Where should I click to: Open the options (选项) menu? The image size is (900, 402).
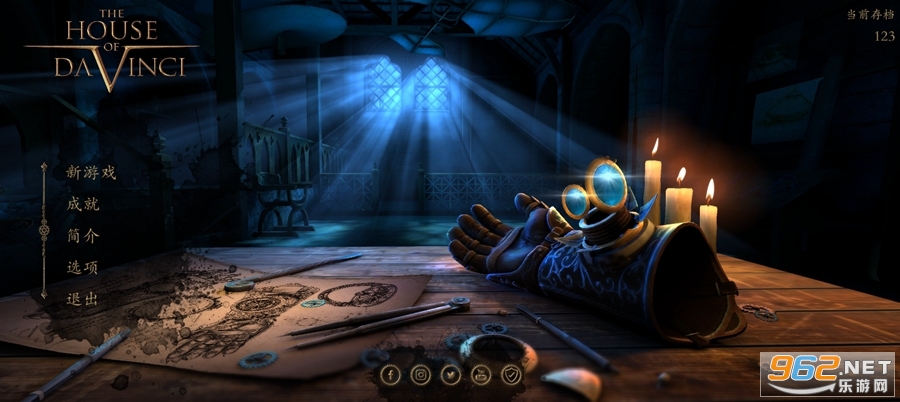83,267
